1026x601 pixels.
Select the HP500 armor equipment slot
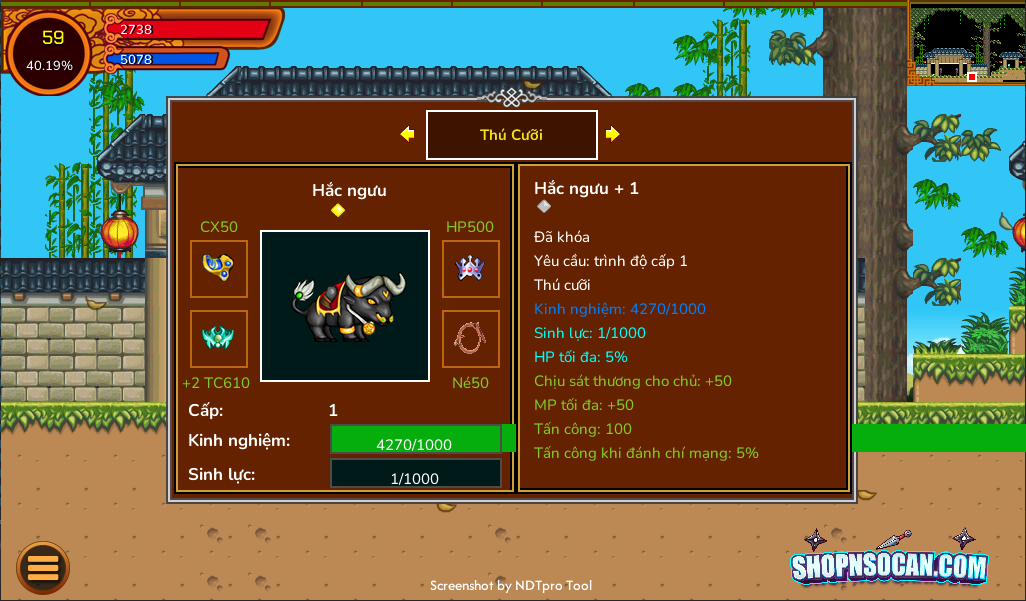(x=471, y=269)
